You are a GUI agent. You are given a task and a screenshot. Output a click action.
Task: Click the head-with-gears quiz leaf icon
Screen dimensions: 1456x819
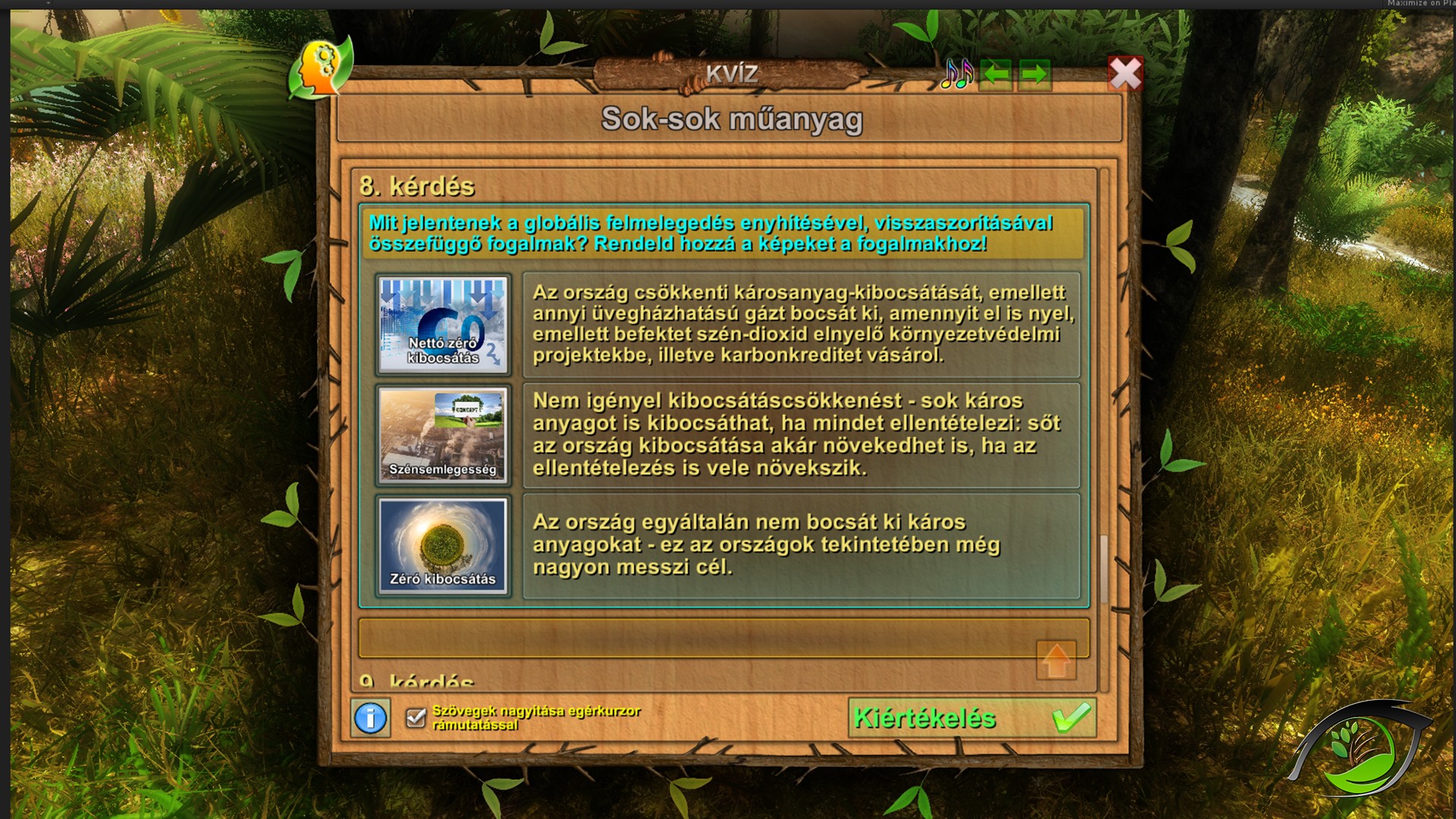coord(320,68)
